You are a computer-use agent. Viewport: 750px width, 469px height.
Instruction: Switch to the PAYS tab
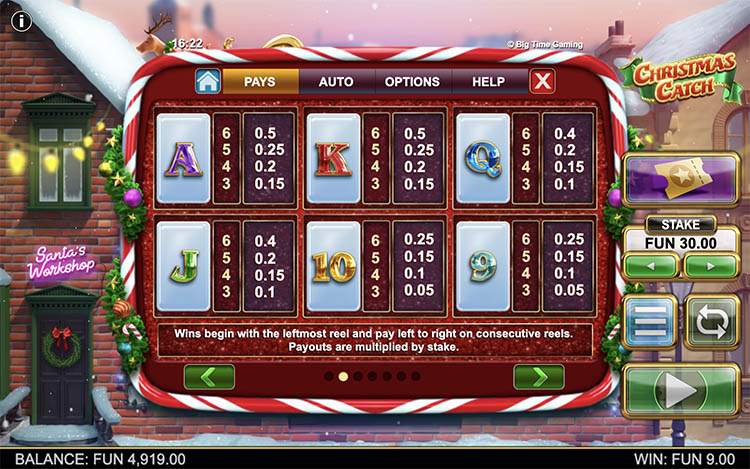click(x=259, y=82)
